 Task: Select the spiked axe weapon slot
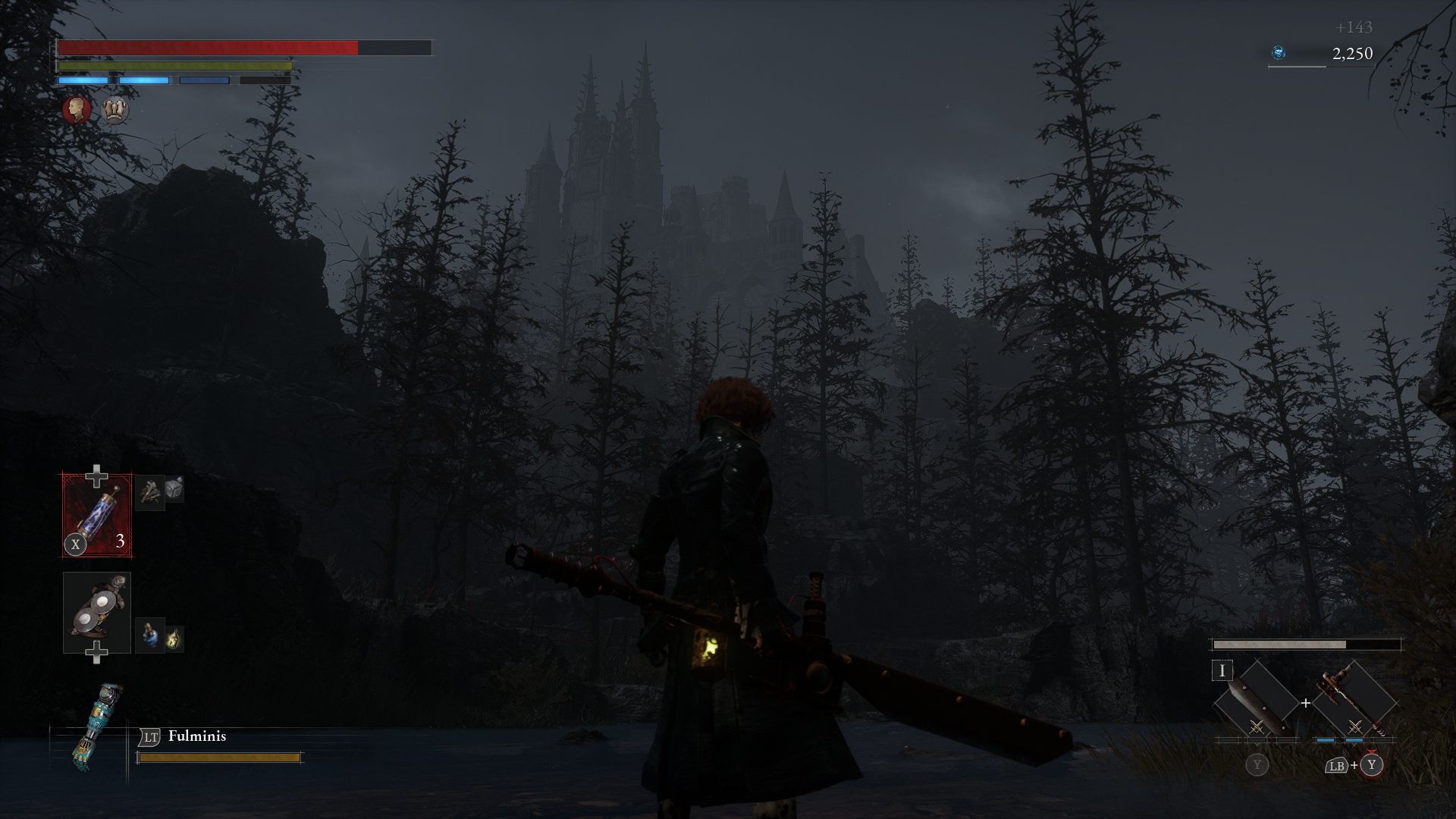point(1354,702)
